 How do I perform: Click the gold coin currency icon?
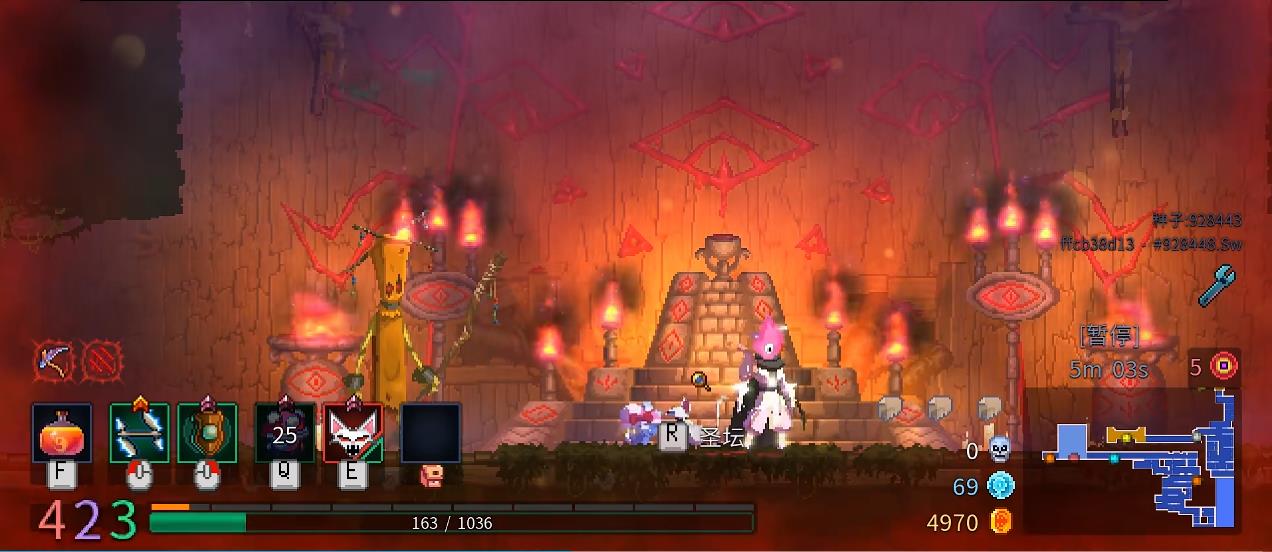[1000, 521]
